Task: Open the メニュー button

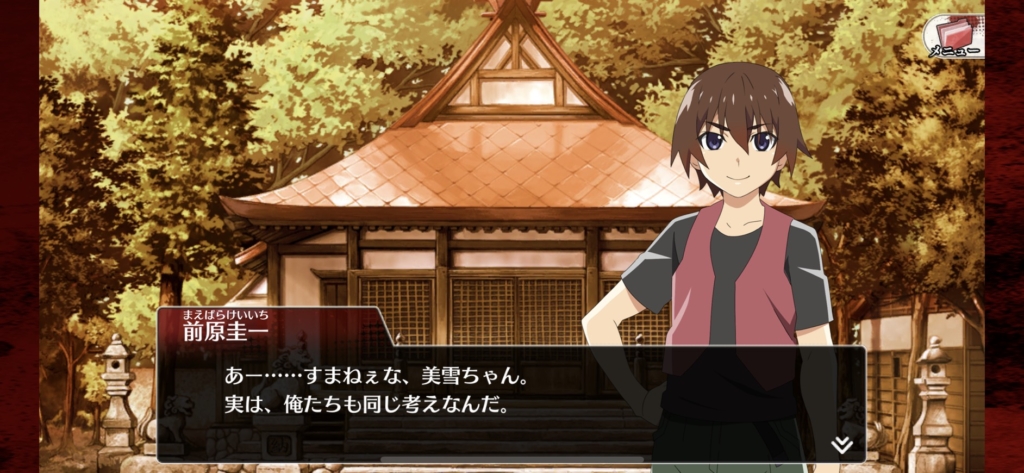Action: (x=952, y=36)
